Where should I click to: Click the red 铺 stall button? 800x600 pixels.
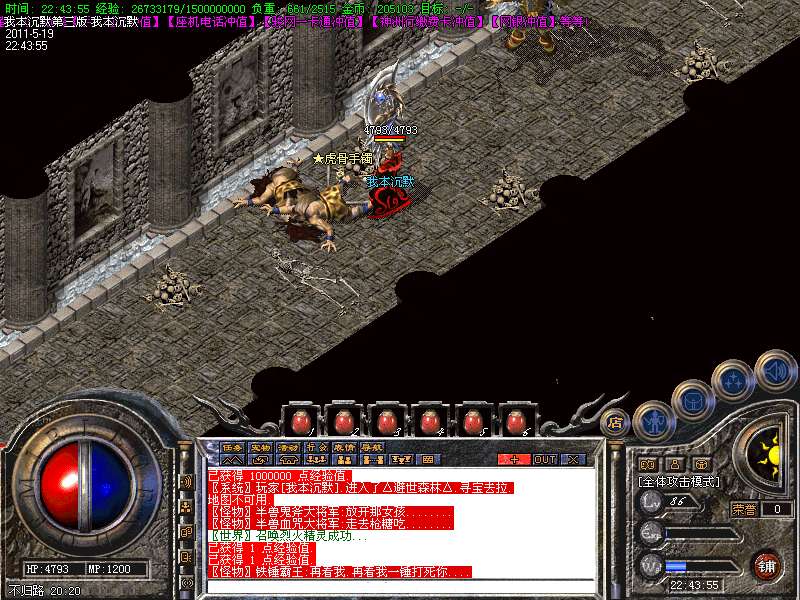click(x=767, y=565)
